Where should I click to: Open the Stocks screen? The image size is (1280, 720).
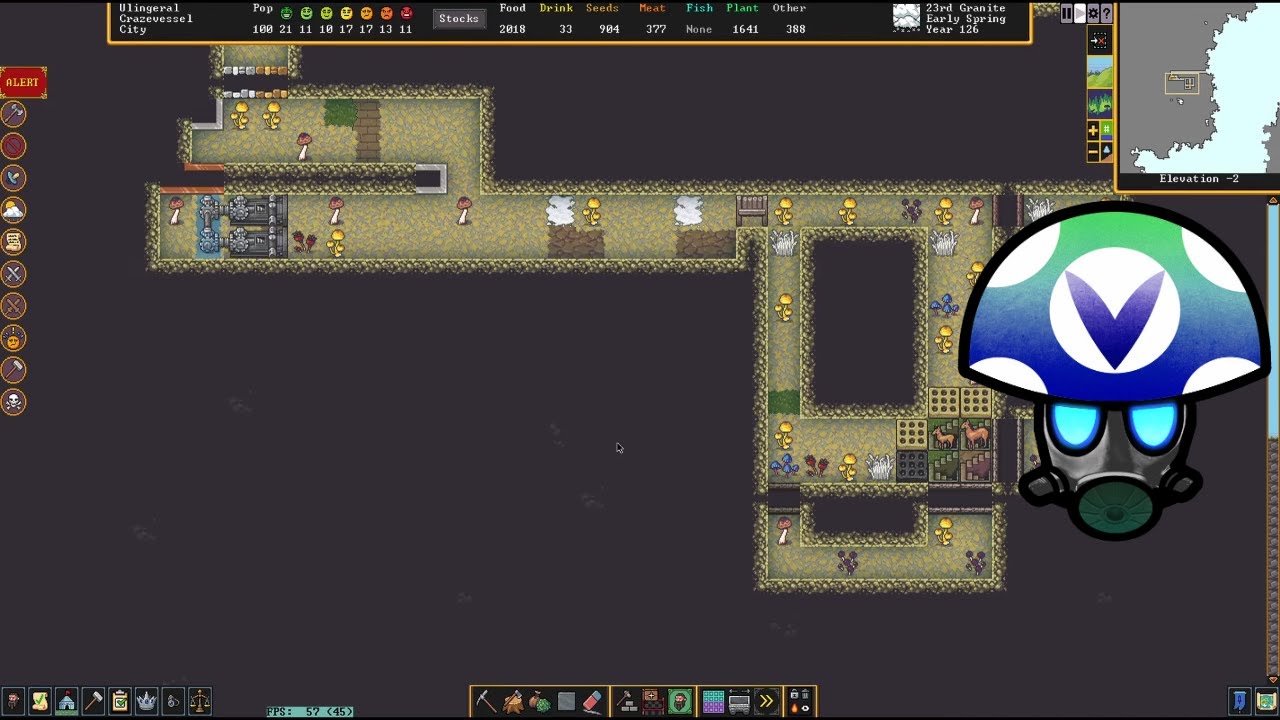pos(459,19)
